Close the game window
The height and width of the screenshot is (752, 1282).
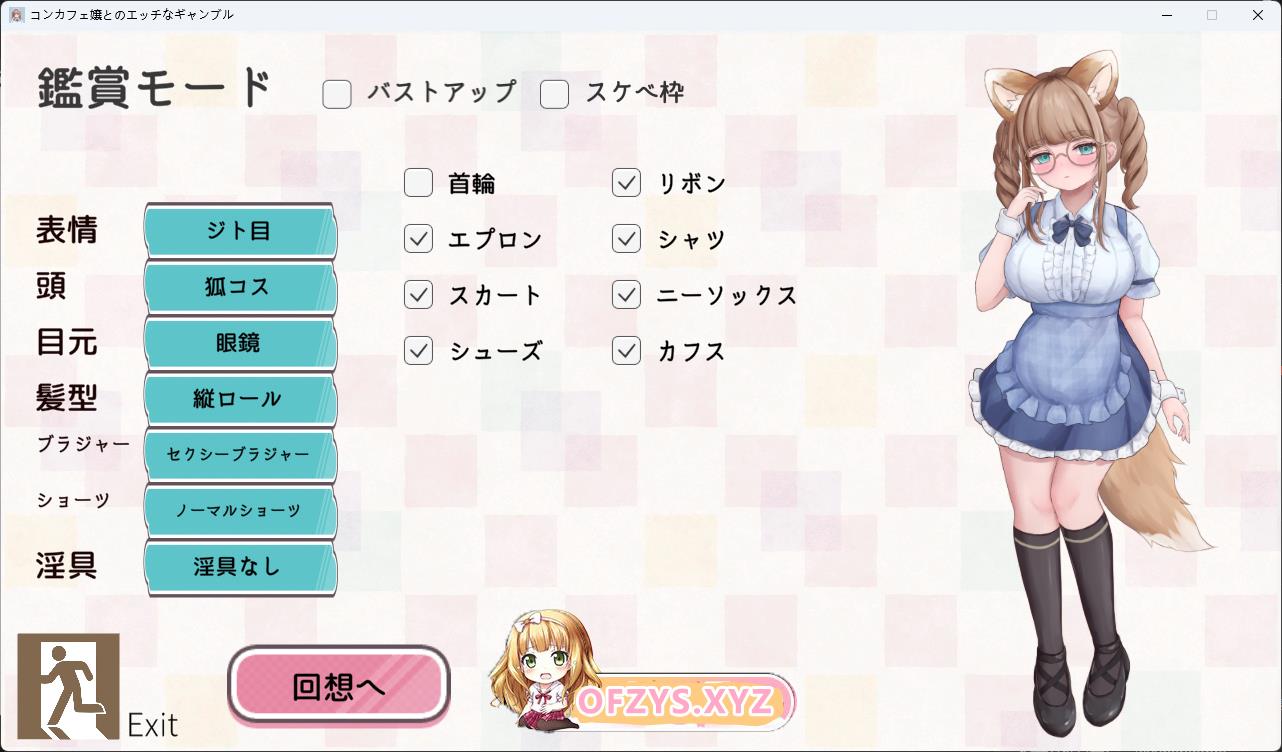tap(1258, 15)
